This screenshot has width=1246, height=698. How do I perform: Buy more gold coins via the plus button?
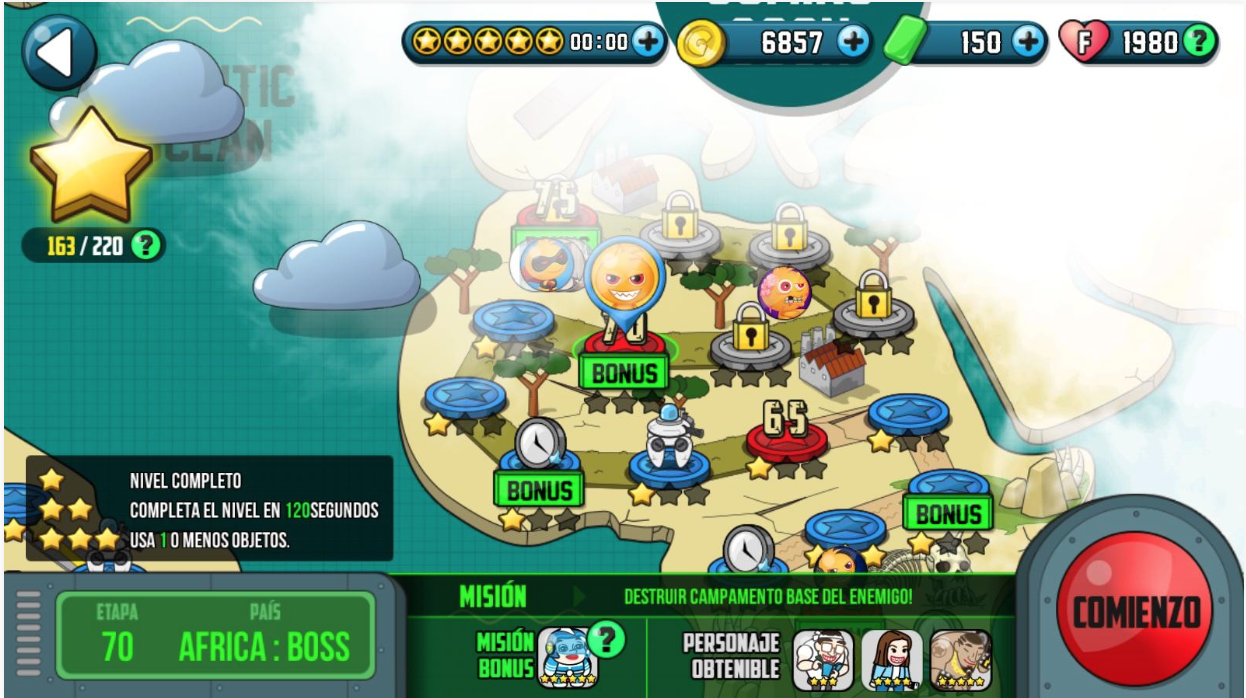[853, 42]
